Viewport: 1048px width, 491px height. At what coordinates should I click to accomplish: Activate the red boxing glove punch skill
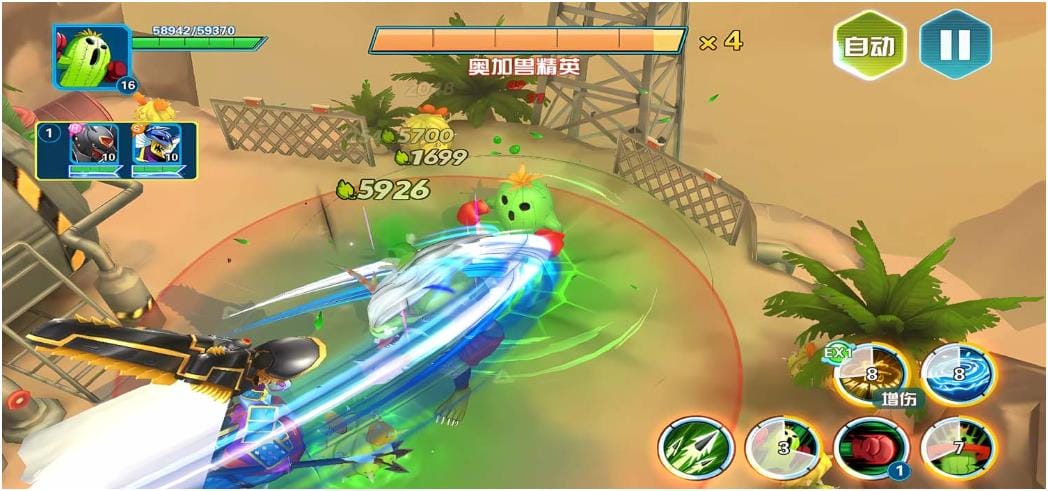click(871, 447)
